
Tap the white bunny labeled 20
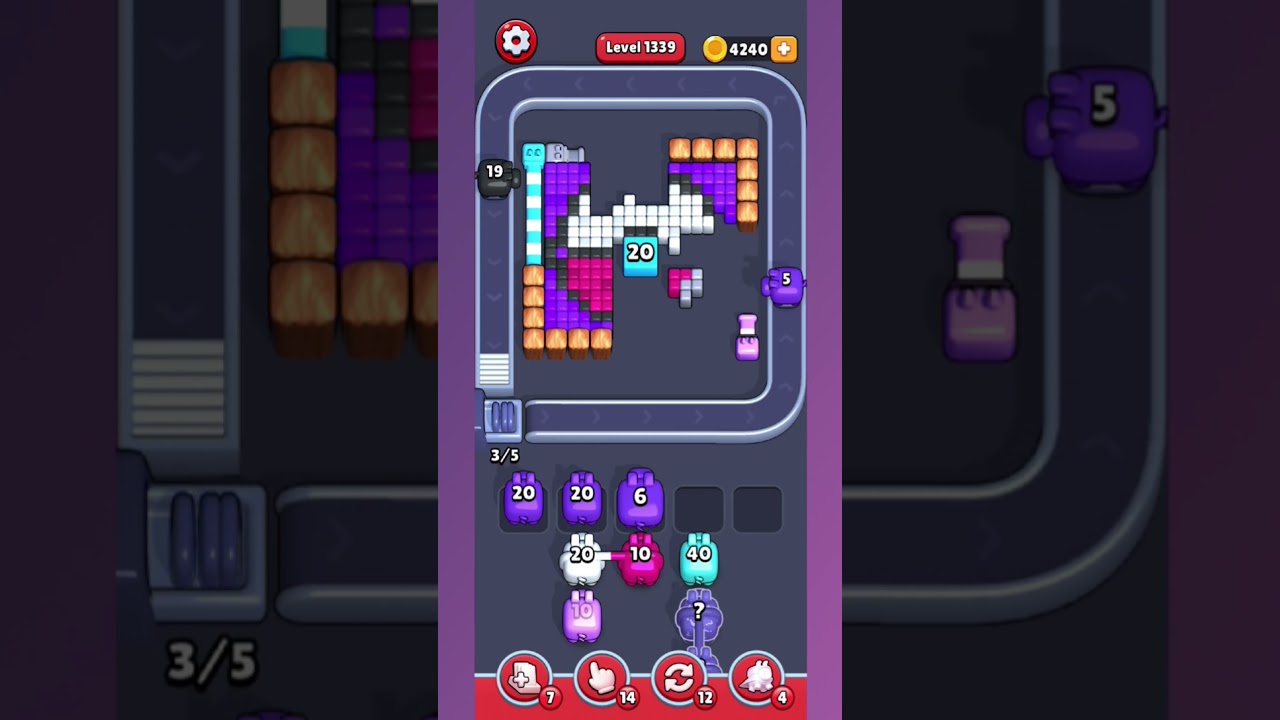583,560
